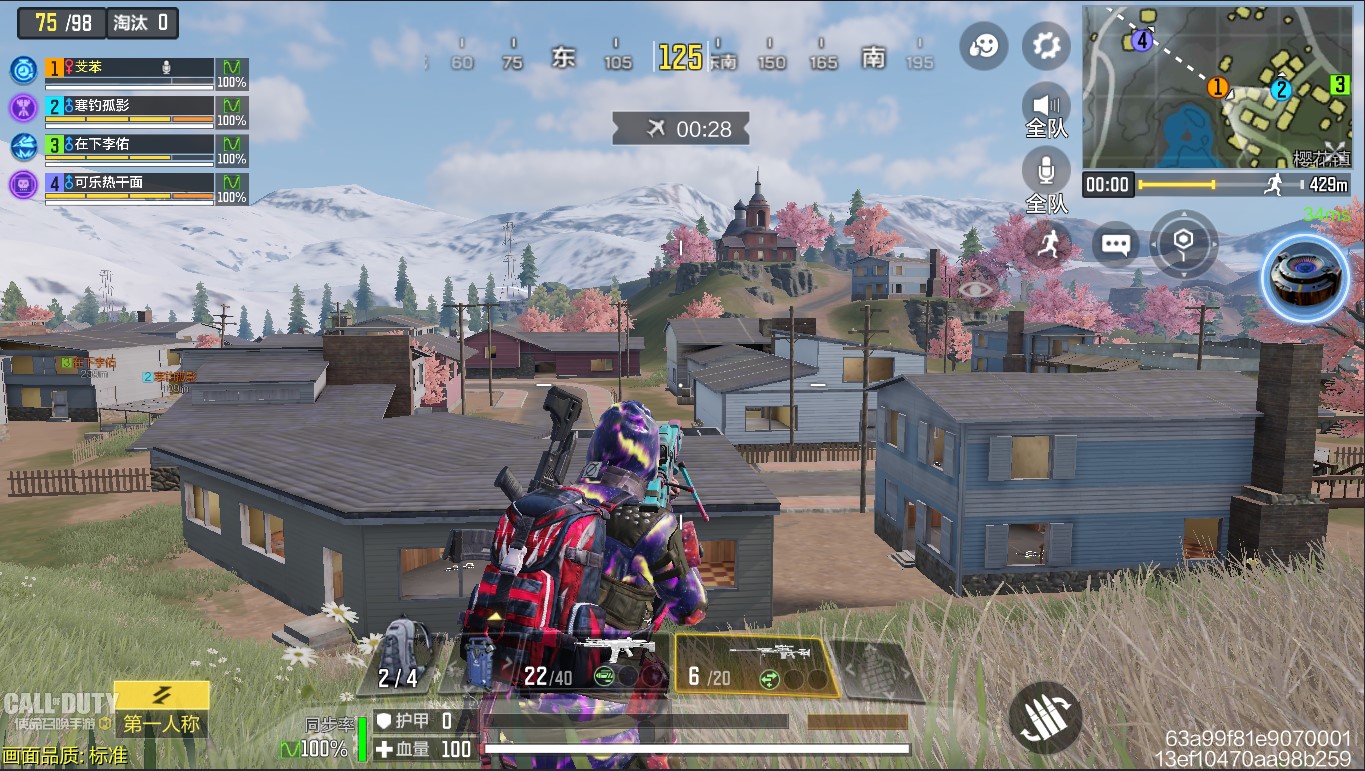Viewport: 1365px width, 771px height.
Task: Switch view with the 第一人称 button
Action: point(161,723)
